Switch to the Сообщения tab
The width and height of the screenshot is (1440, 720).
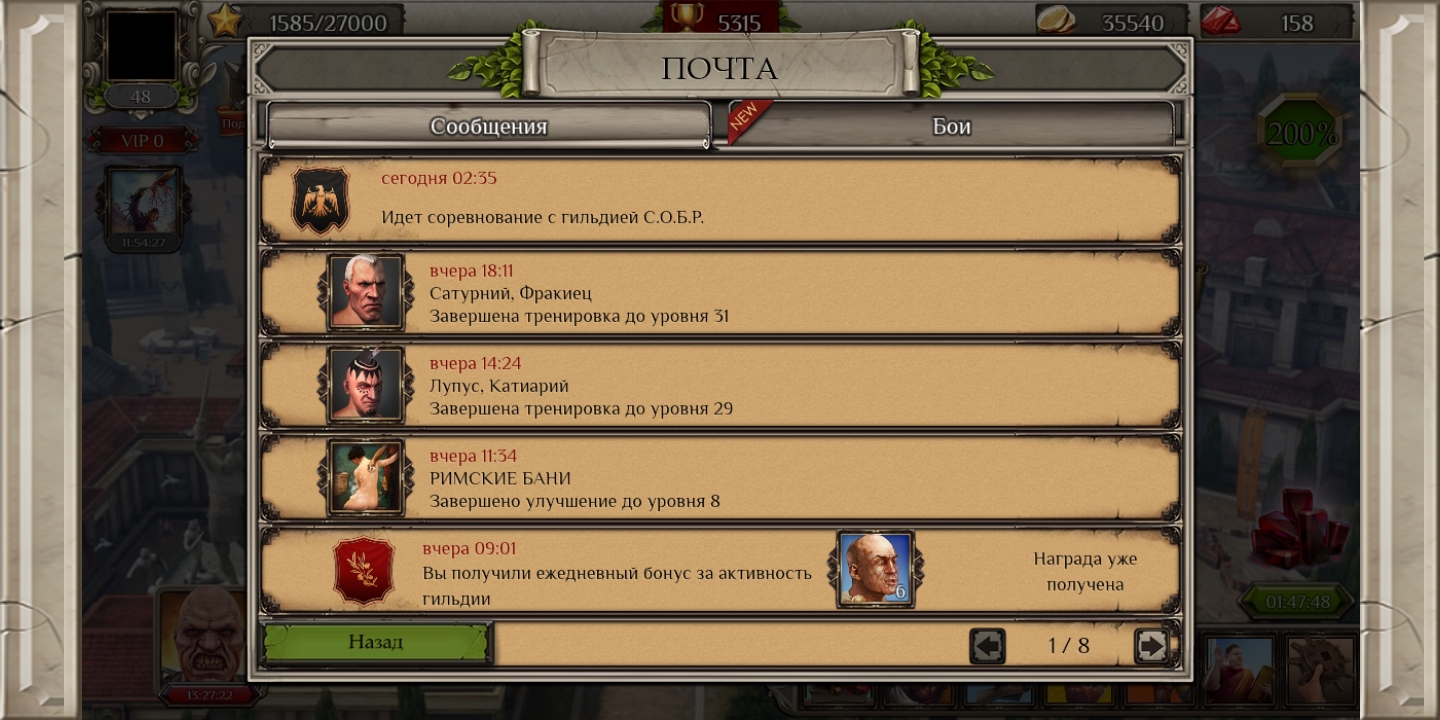pos(488,126)
